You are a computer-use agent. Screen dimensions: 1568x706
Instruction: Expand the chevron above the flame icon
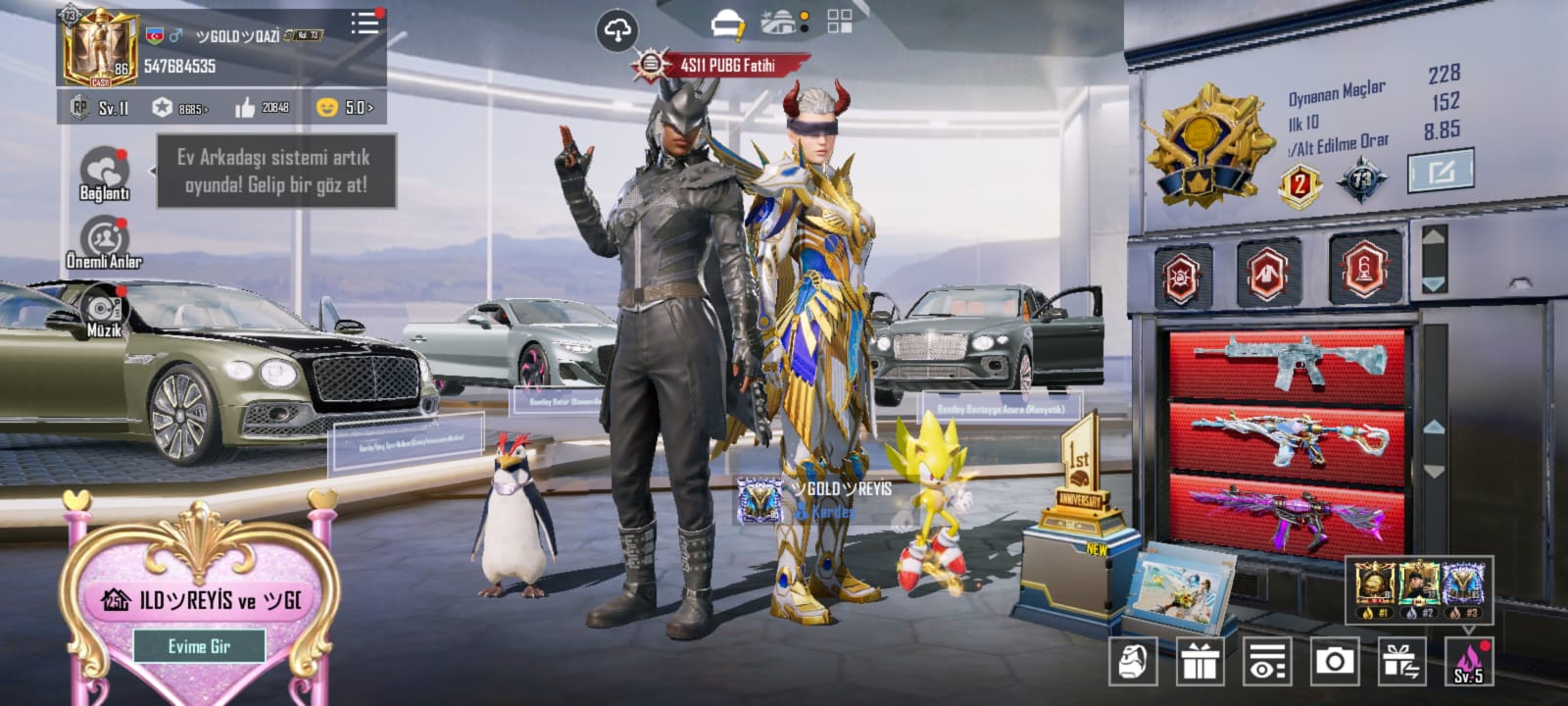[x=1470, y=631]
